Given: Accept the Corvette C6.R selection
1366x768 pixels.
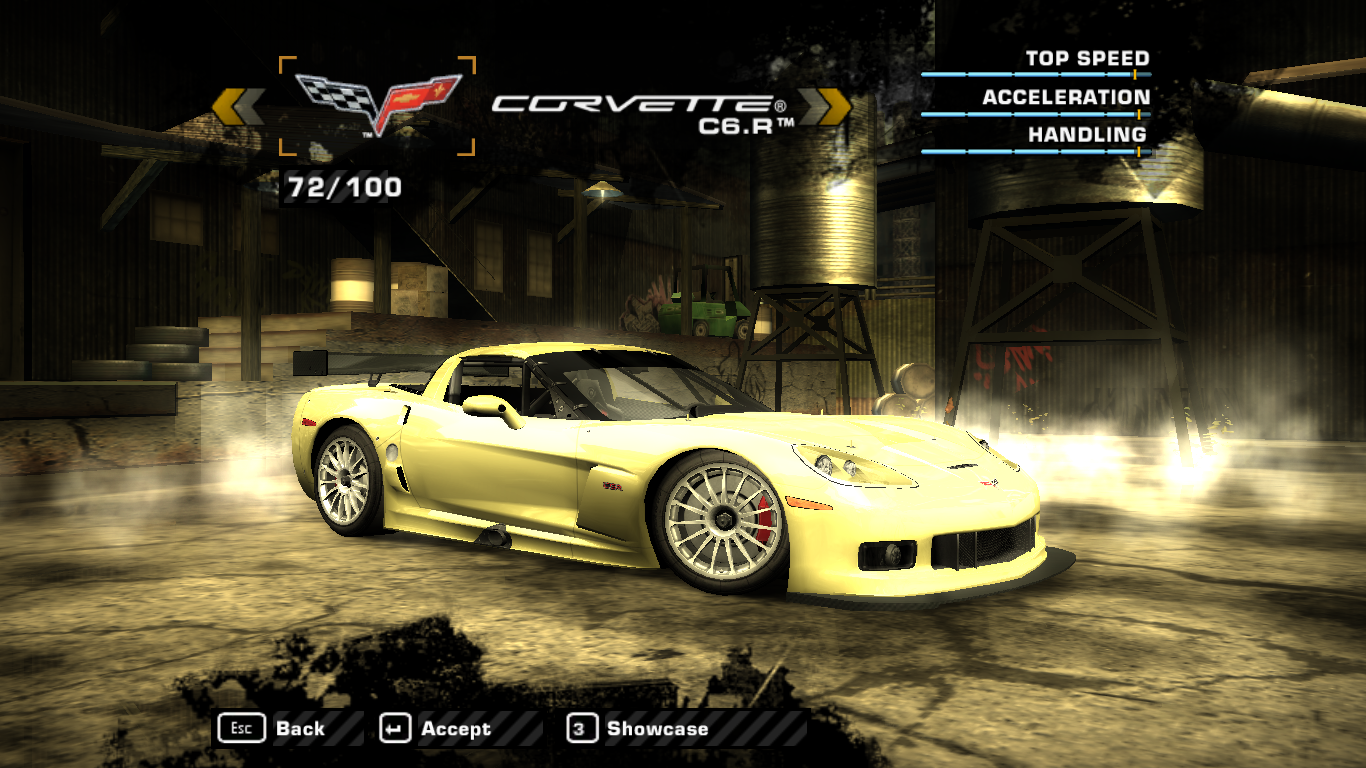Looking at the screenshot, I should [x=436, y=729].
